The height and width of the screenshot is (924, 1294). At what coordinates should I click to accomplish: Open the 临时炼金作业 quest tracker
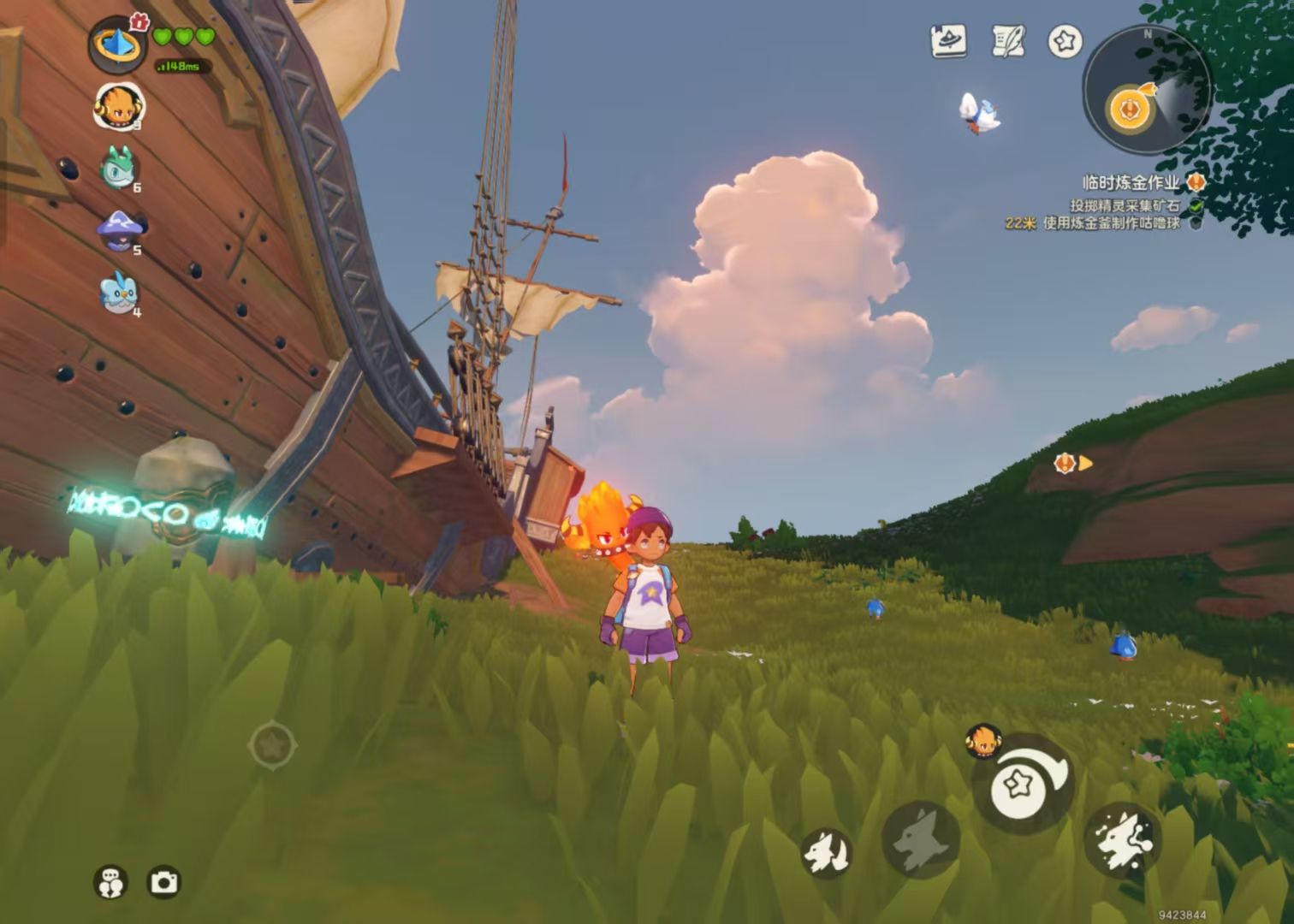tap(1131, 182)
